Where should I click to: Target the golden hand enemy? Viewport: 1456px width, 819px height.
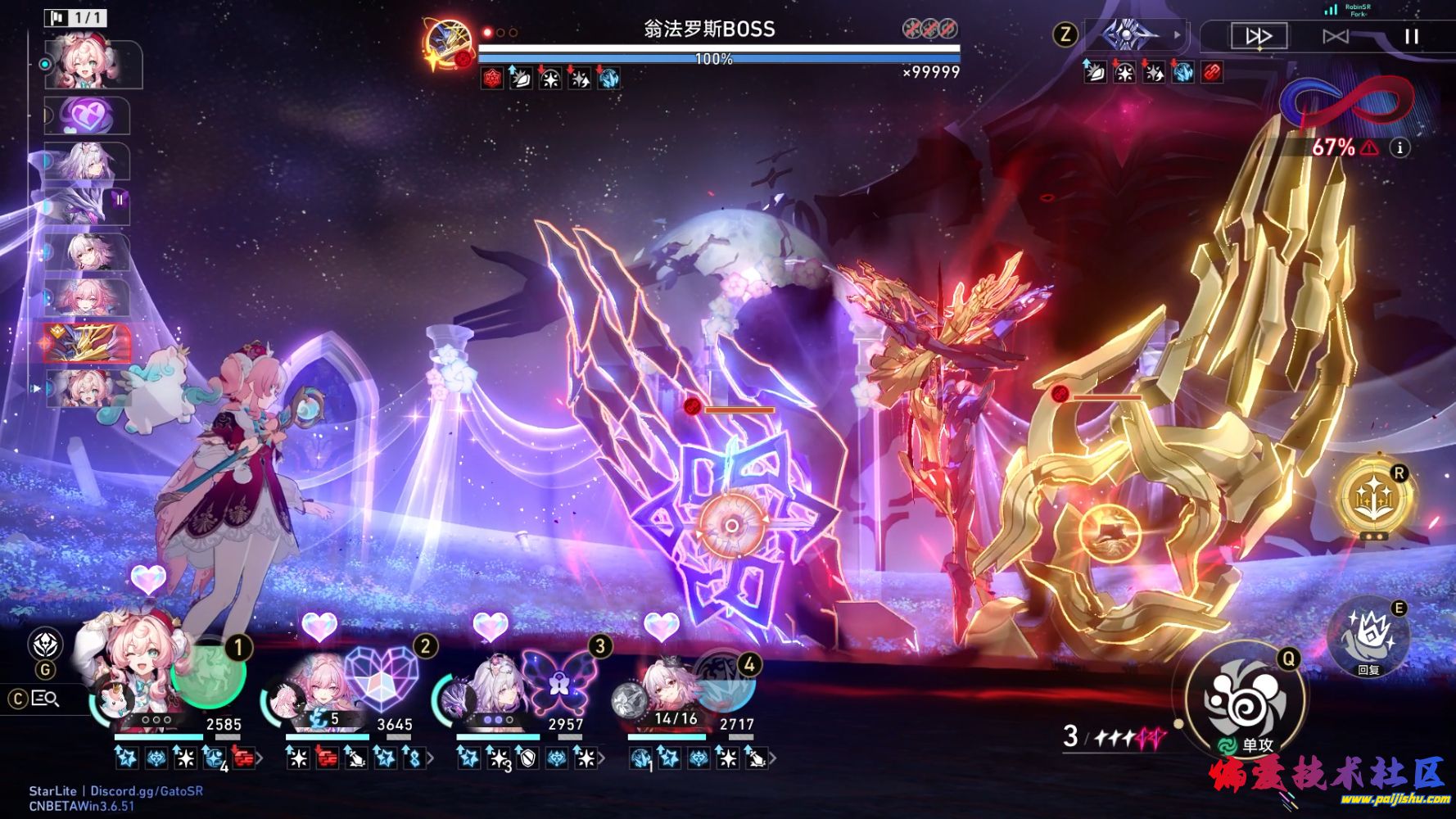pyautogui.click(x=1108, y=530)
